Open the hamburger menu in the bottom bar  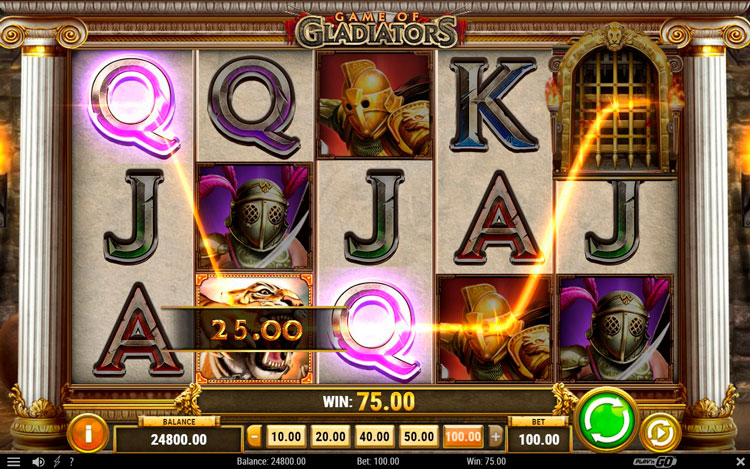click(x=13, y=462)
